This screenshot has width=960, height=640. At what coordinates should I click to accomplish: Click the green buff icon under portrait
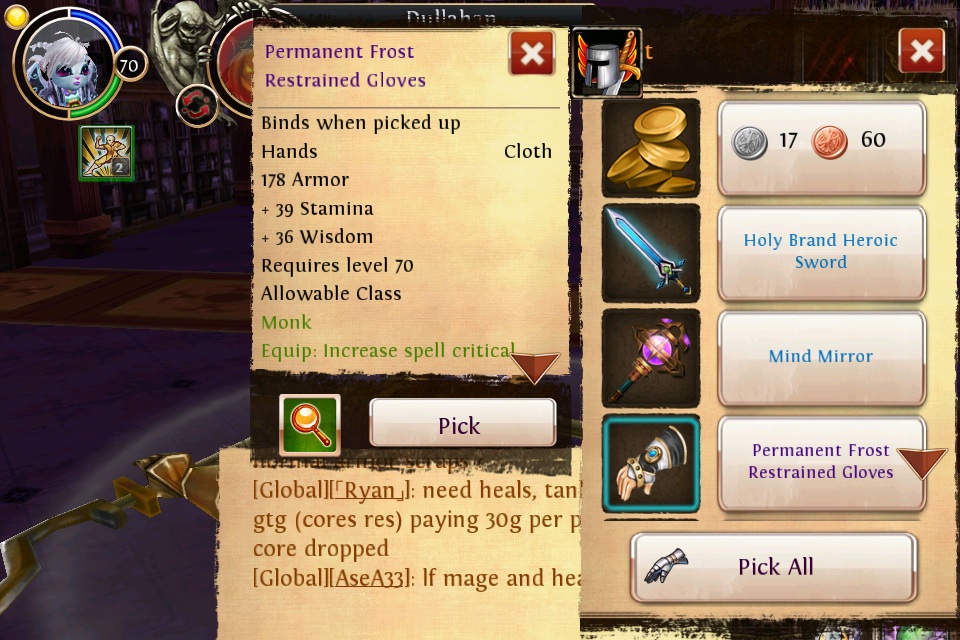pos(106,153)
